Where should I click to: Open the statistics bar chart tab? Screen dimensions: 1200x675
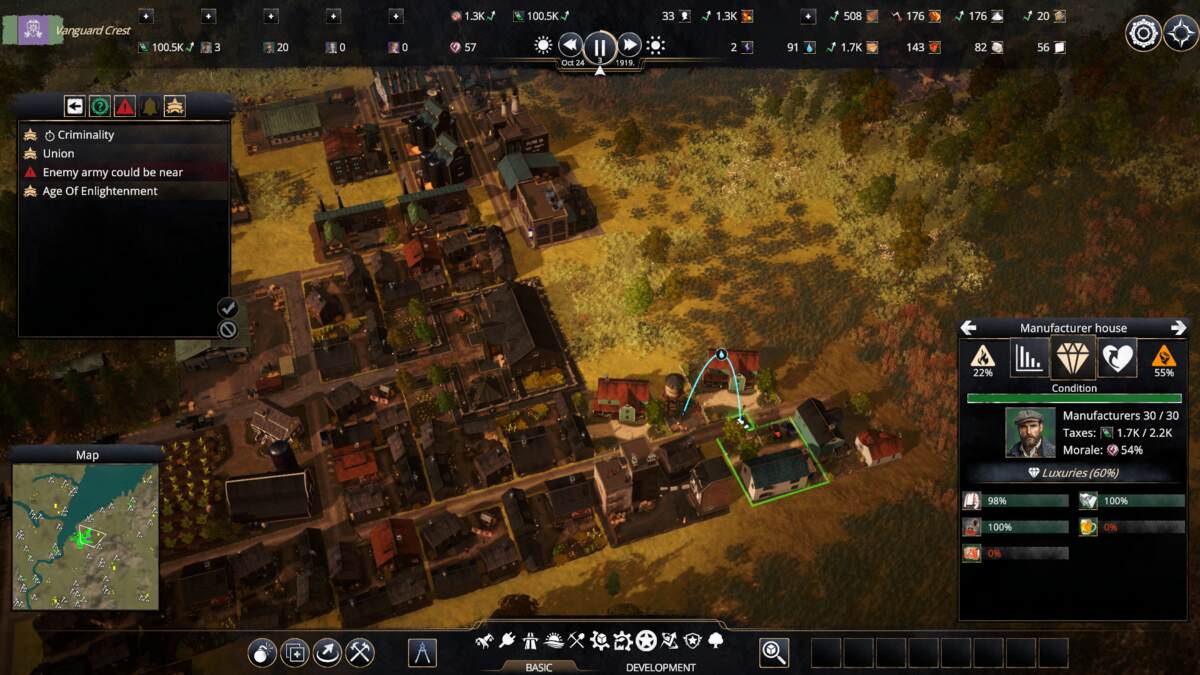point(1028,357)
